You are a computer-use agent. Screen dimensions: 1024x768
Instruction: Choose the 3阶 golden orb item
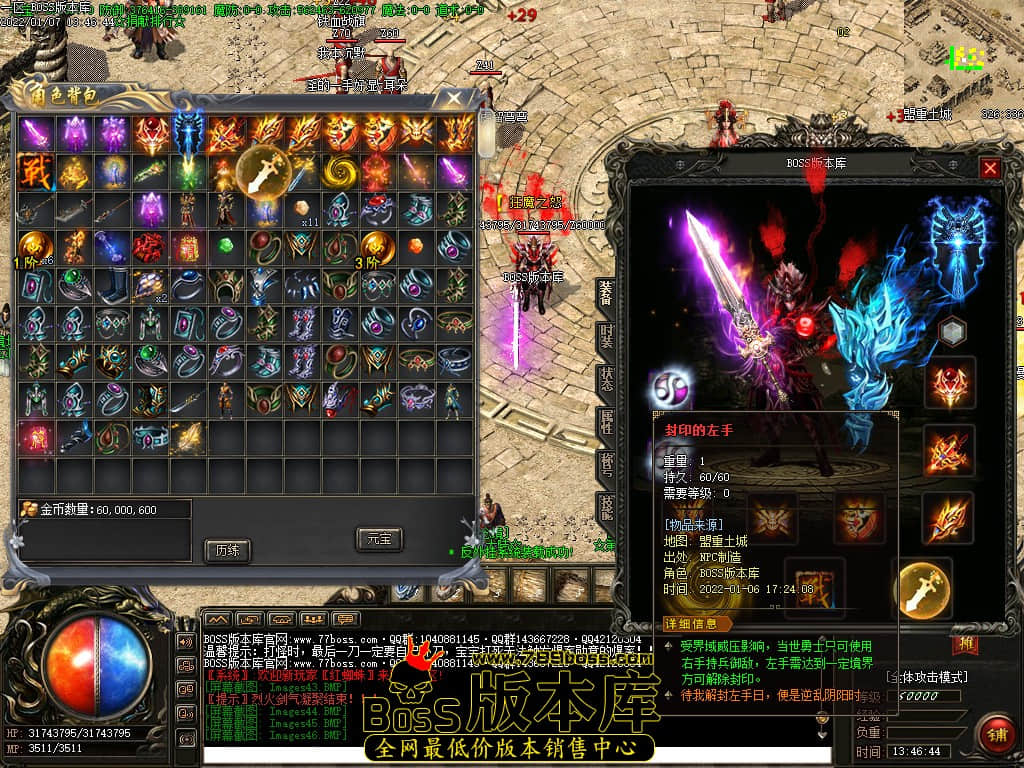(x=378, y=247)
